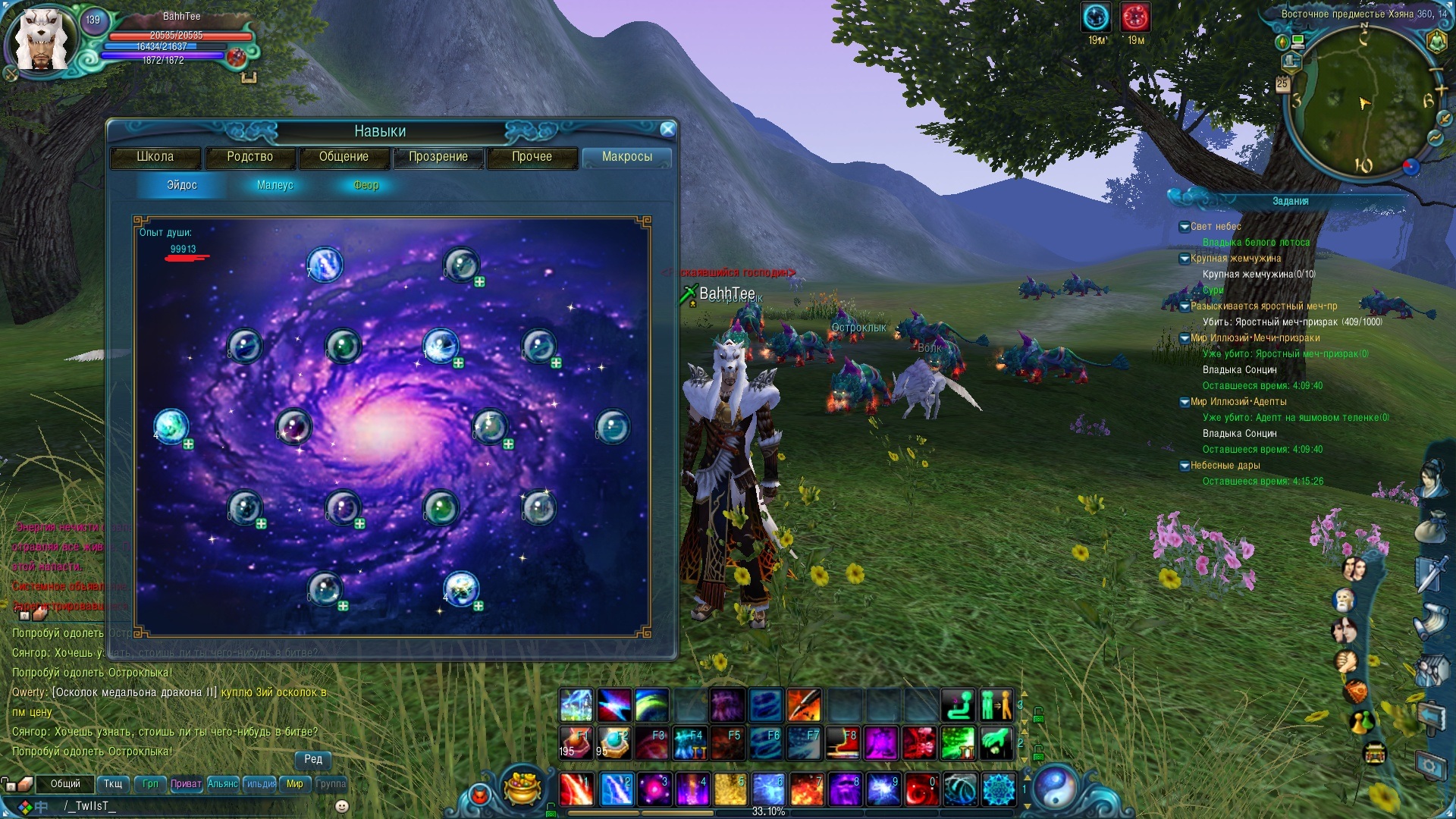The width and height of the screenshot is (1456, 819).
Task: Switch to the Школа tab
Action: pyautogui.click(x=155, y=157)
